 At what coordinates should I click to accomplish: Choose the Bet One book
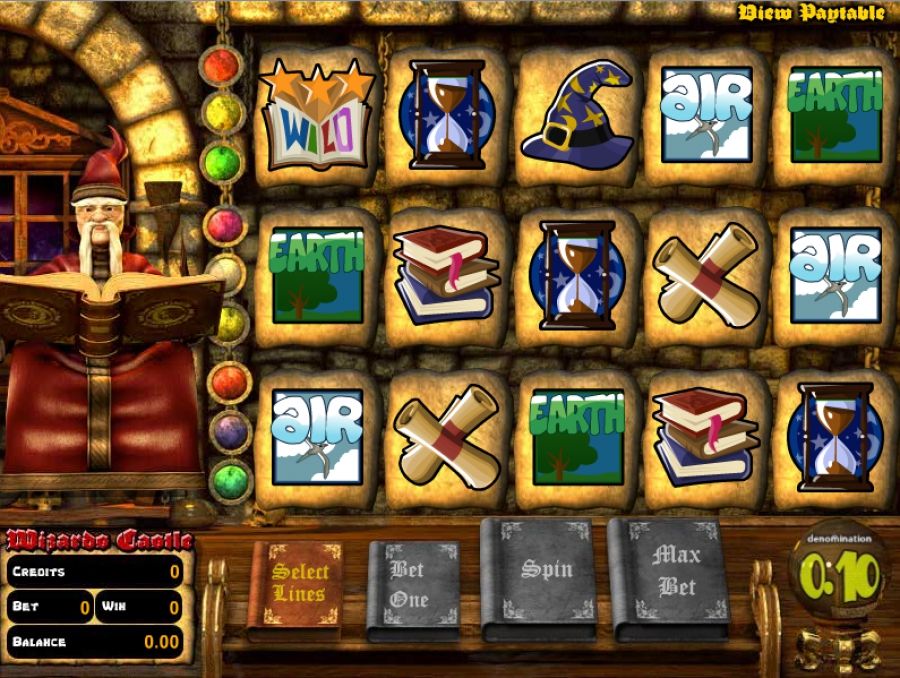pyautogui.click(x=412, y=587)
